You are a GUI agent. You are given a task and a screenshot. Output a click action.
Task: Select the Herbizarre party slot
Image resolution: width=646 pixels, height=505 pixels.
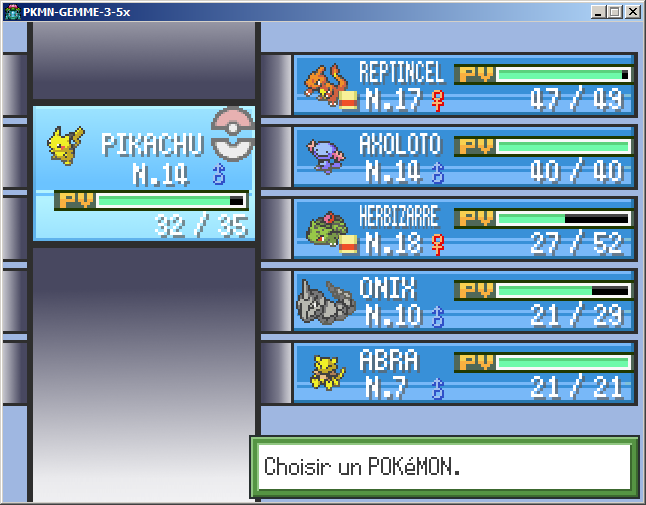click(464, 229)
